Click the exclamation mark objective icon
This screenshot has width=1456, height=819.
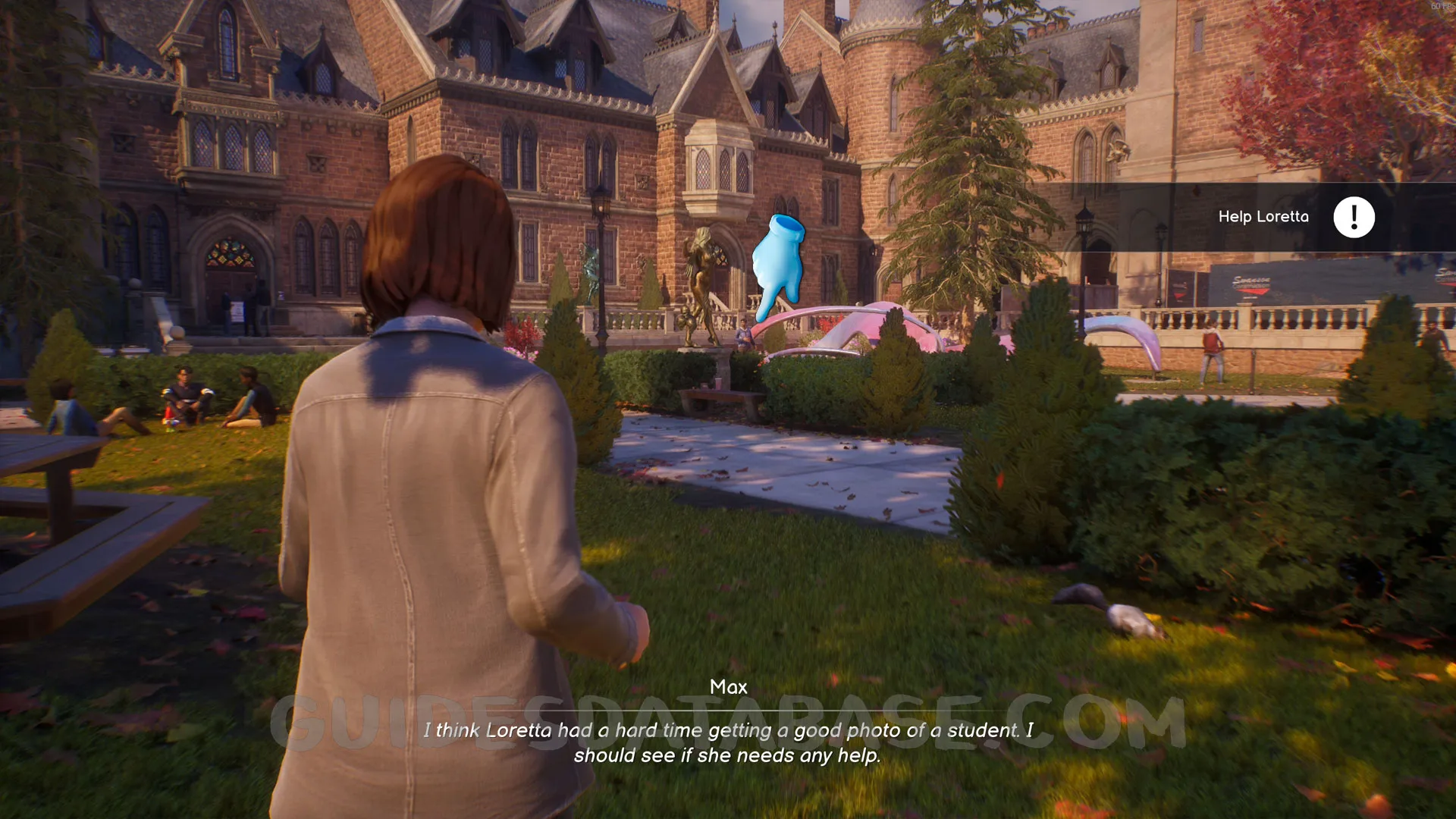click(1354, 218)
